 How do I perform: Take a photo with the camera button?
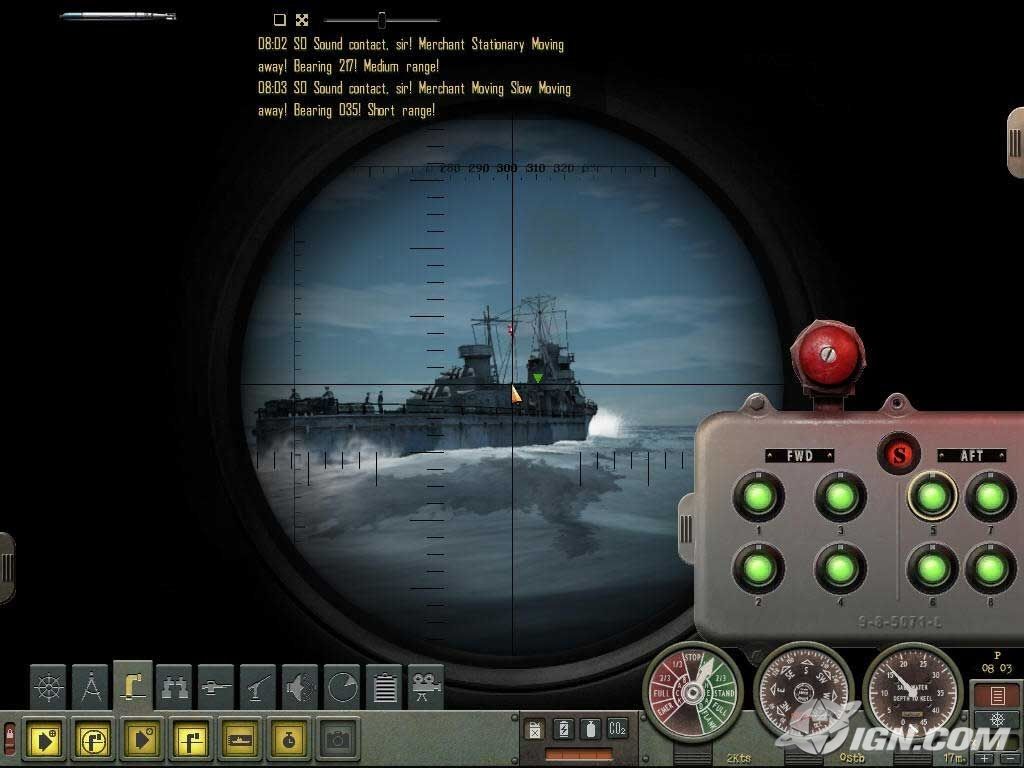pyautogui.click(x=339, y=740)
